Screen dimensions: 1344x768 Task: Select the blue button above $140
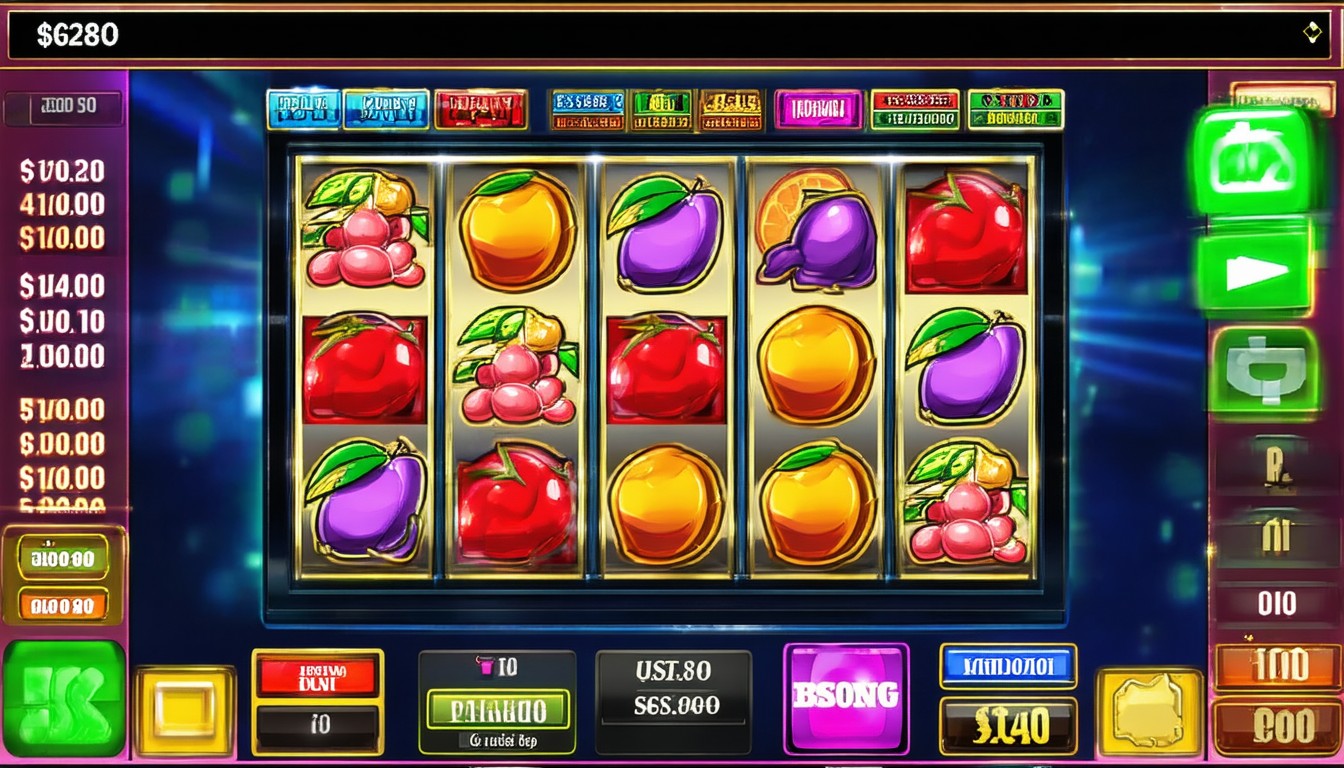tap(1008, 666)
